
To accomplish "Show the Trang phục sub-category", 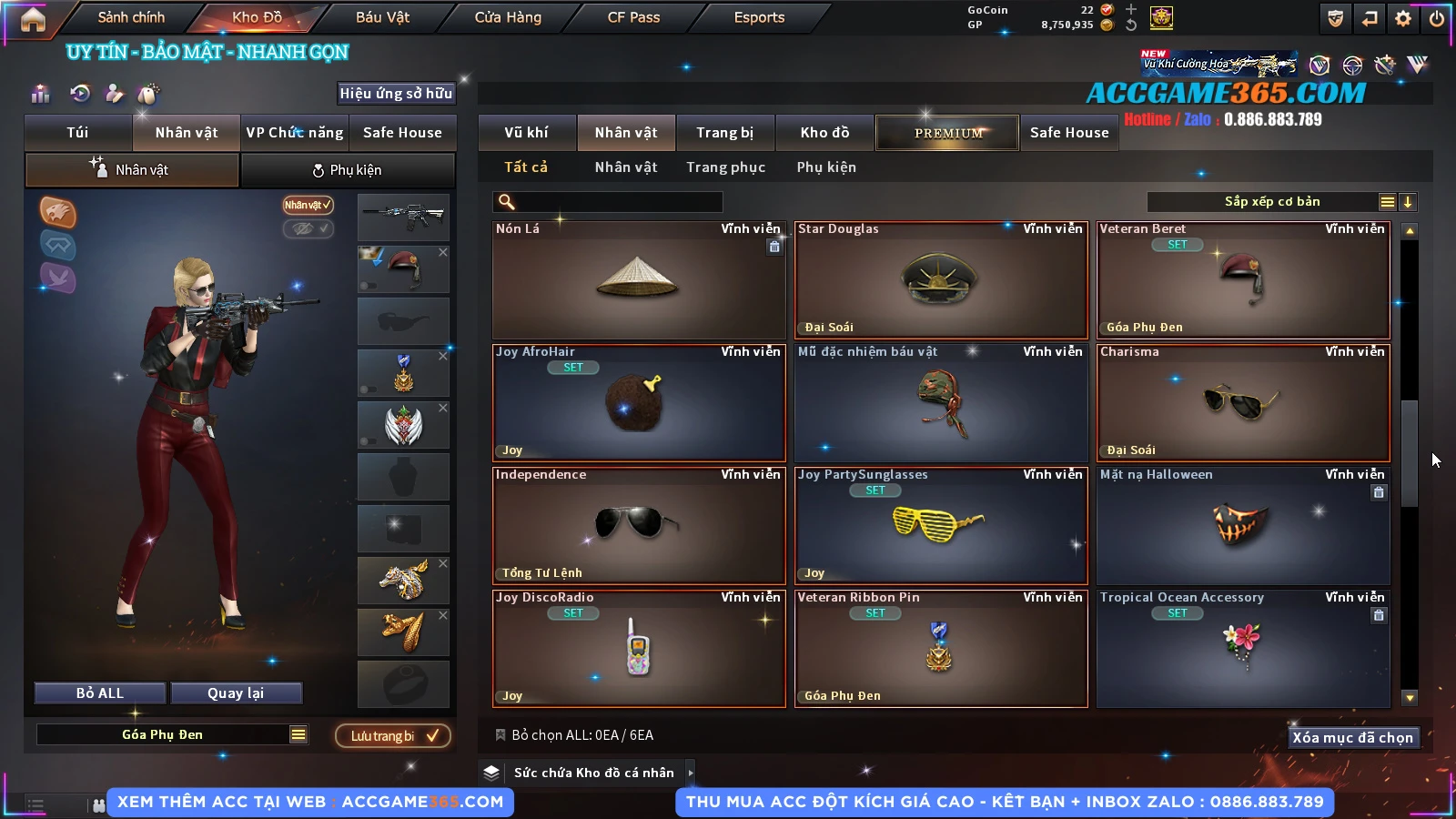I will tap(725, 167).
